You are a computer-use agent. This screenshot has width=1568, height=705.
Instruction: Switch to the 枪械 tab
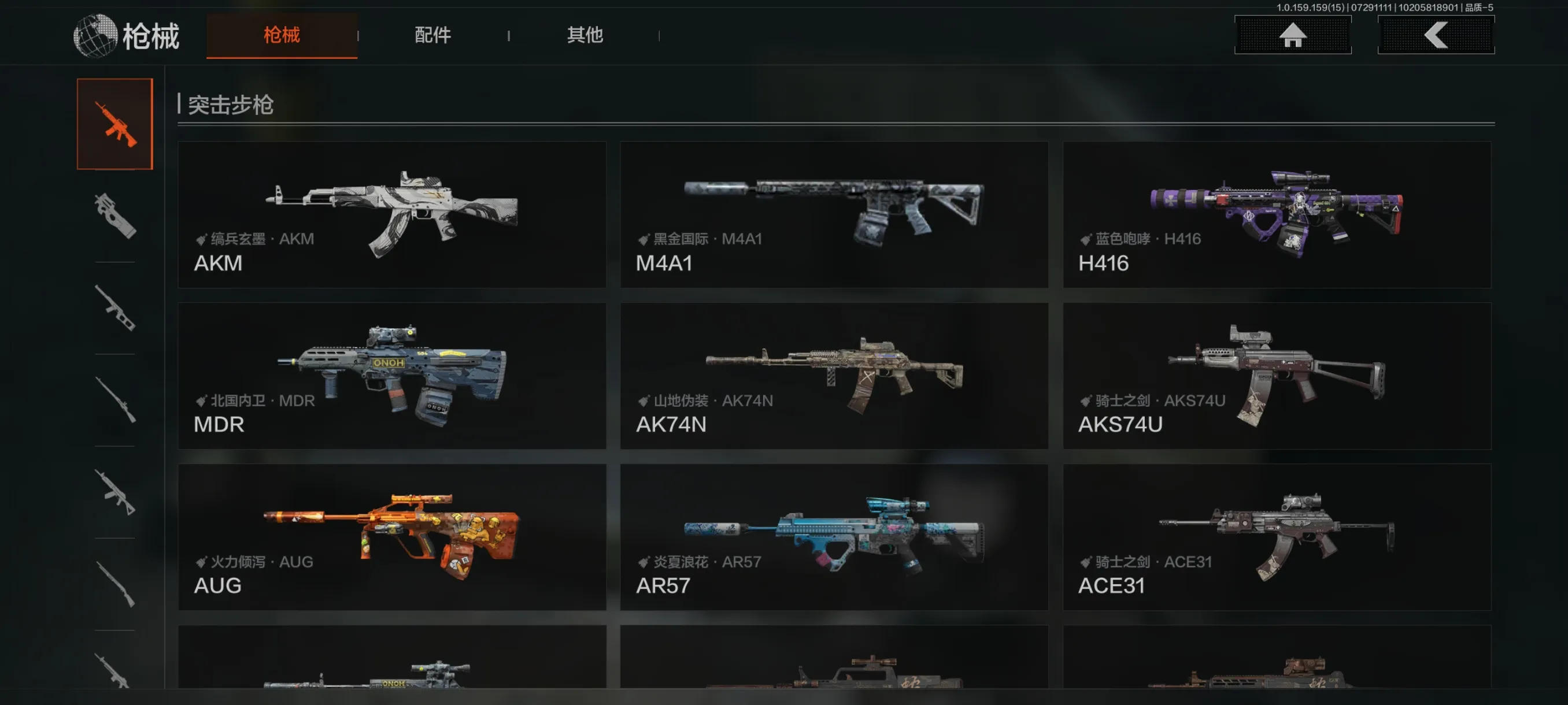(x=281, y=35)
